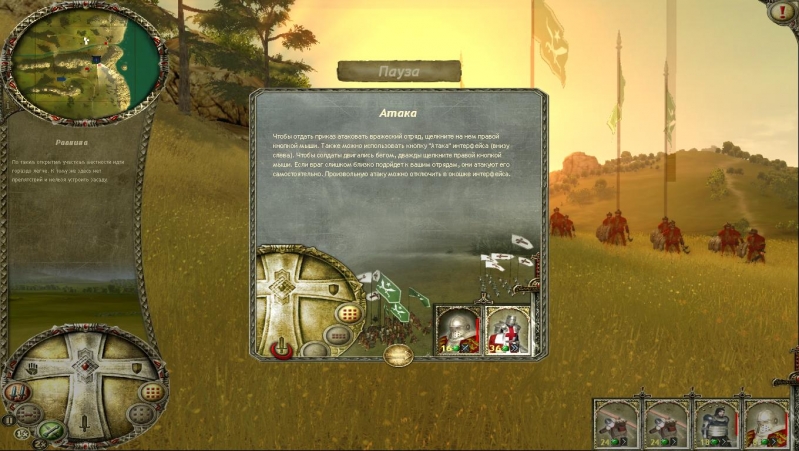Select the rightmost white knight unit card
This screenshot has width=799, height=451.
pyautogui.click(x=765, y=422)
